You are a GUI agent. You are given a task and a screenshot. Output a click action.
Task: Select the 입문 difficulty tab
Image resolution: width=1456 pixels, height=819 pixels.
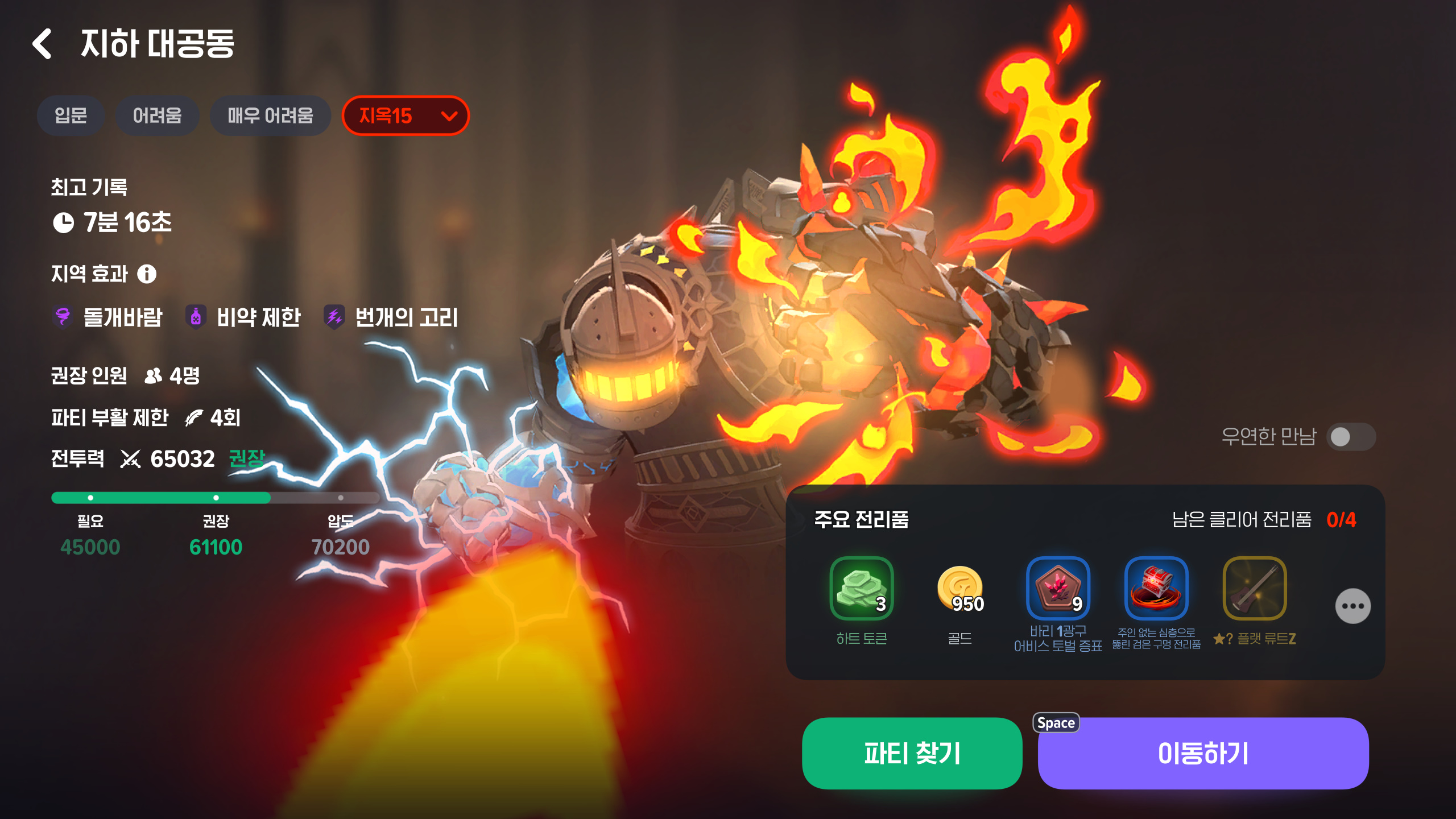[71, 116]
